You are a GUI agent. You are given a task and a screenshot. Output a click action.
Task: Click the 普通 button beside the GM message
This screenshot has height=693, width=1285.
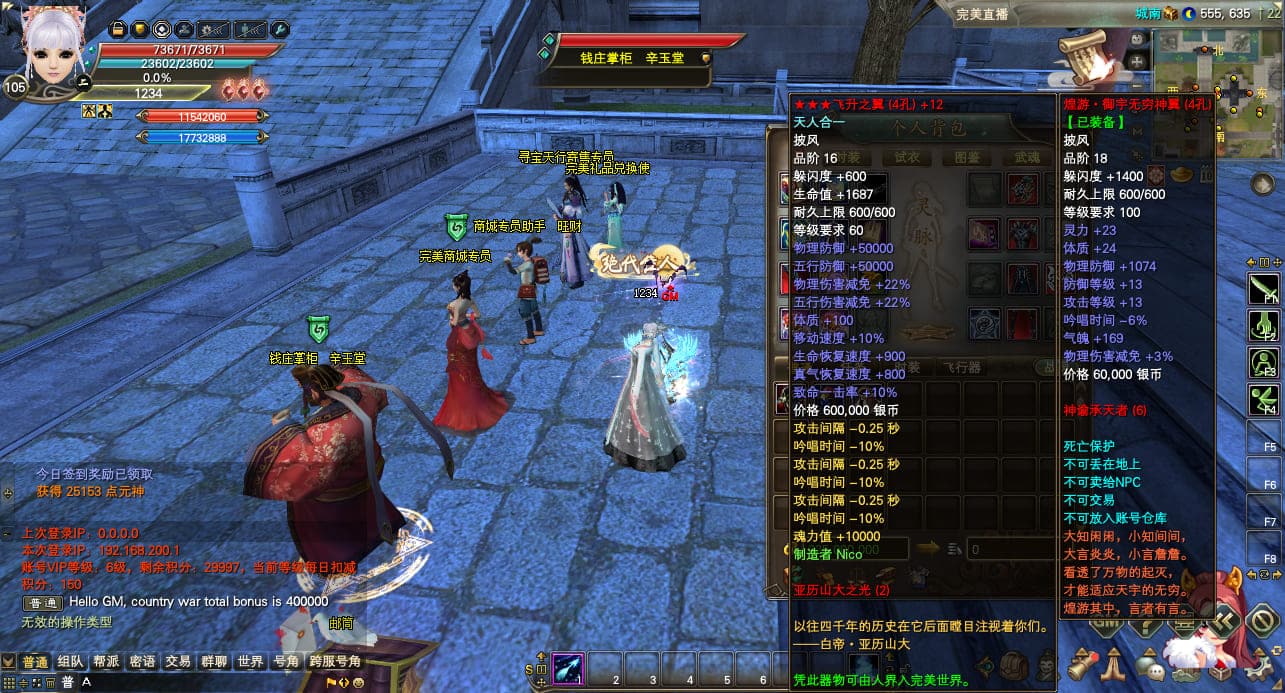[x=43, y=603]
